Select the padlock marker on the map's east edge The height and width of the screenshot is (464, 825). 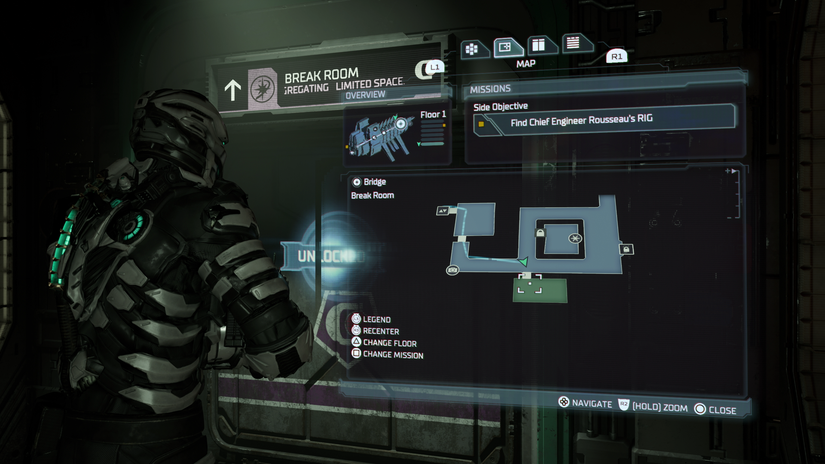tap(627, 249)
